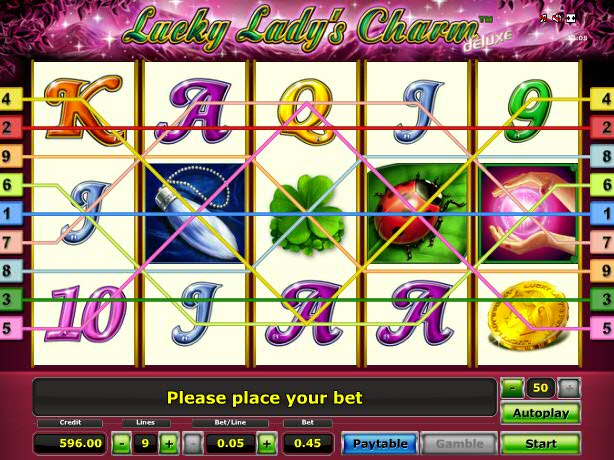Increase the autoplay spin count of 50
The image size is (614, 460).
[x=568, y=387]
